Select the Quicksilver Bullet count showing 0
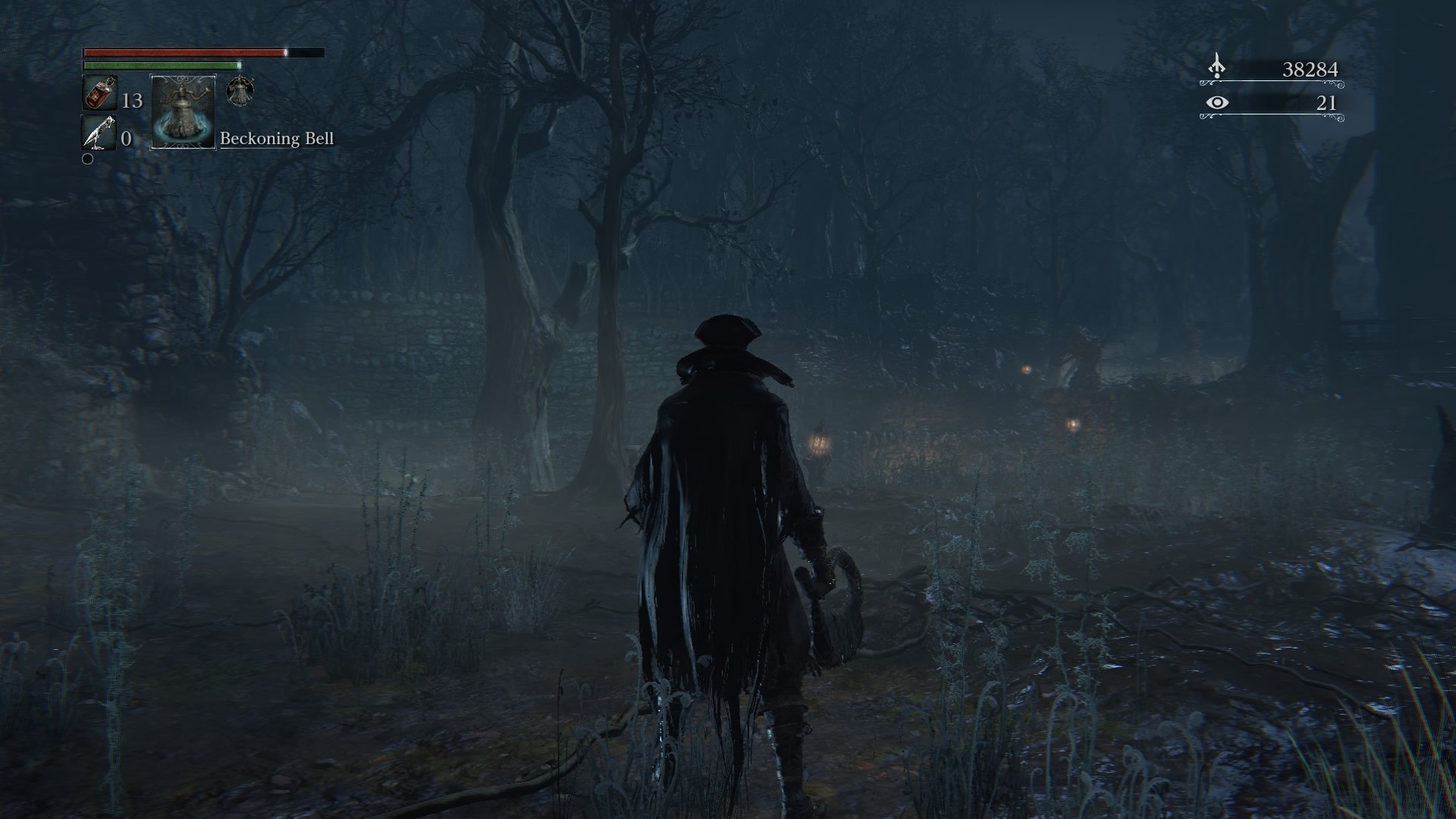 pyautogui.click(x=126, y=139)
